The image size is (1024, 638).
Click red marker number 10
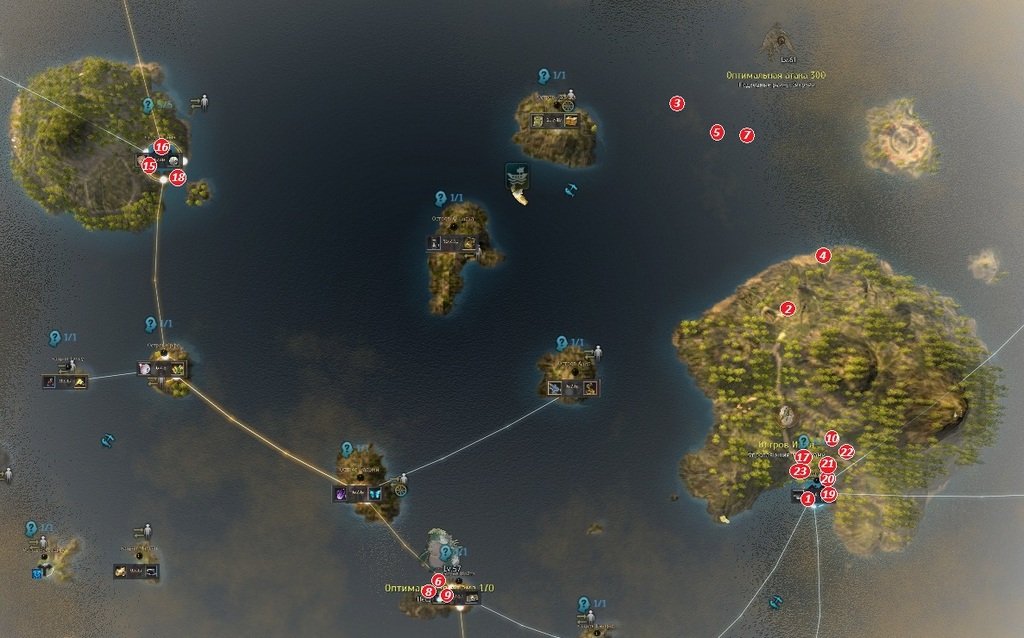click(831, 438)
